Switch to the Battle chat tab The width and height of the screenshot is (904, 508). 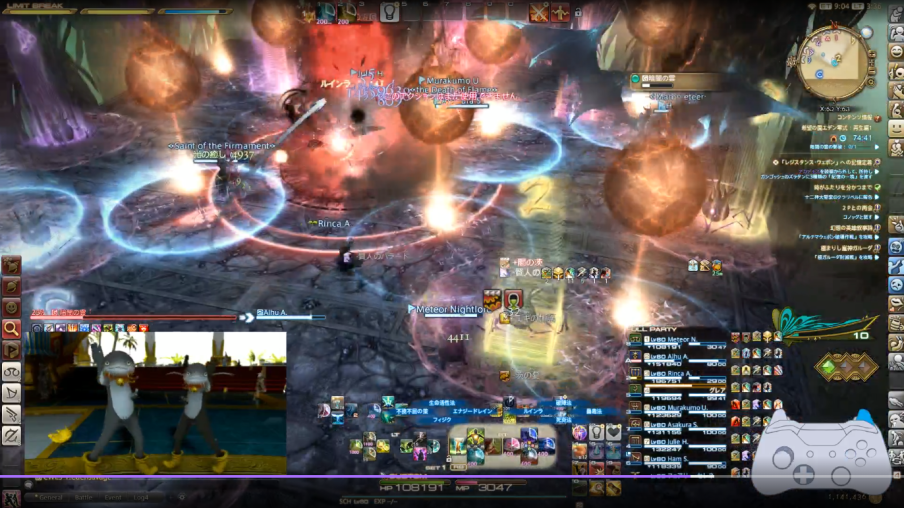pyautogui.click(x=85, y=496)
